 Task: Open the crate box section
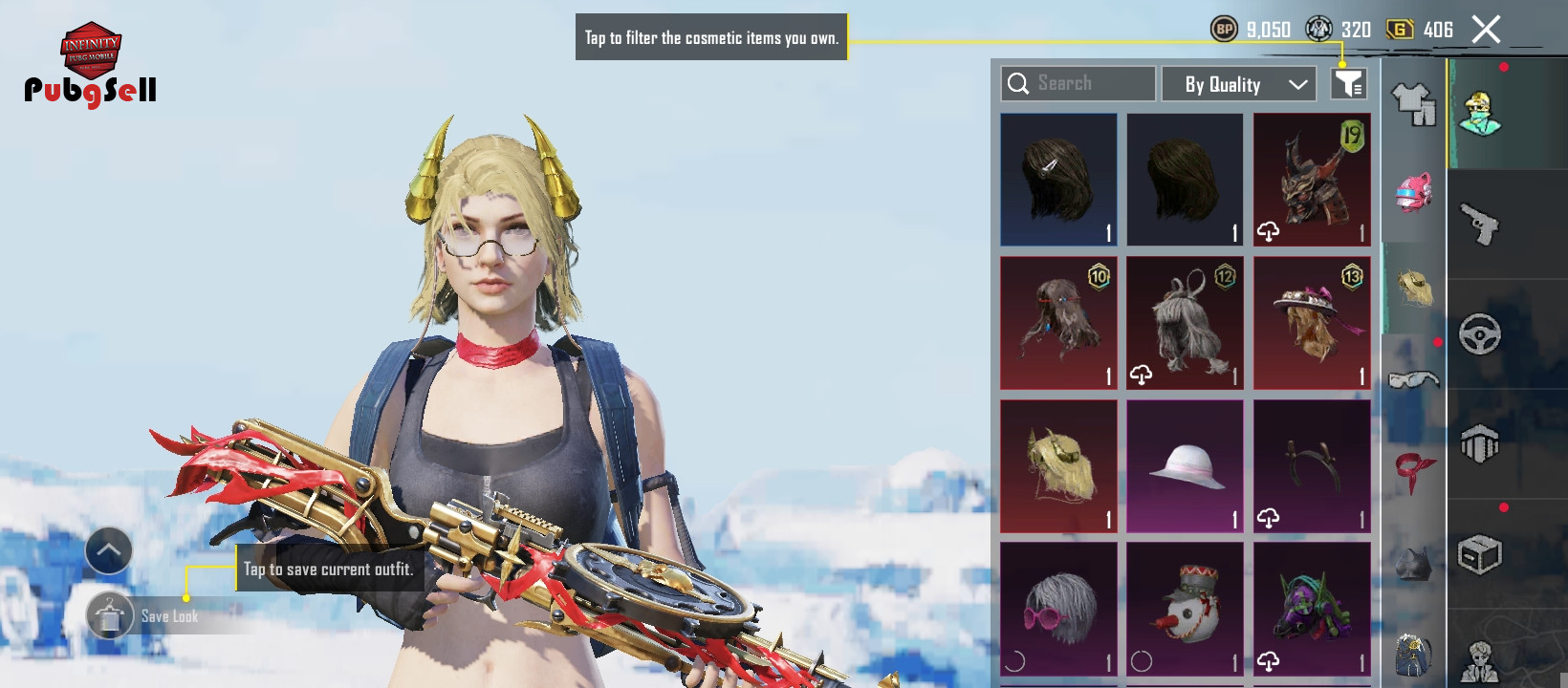point(1479,554)
